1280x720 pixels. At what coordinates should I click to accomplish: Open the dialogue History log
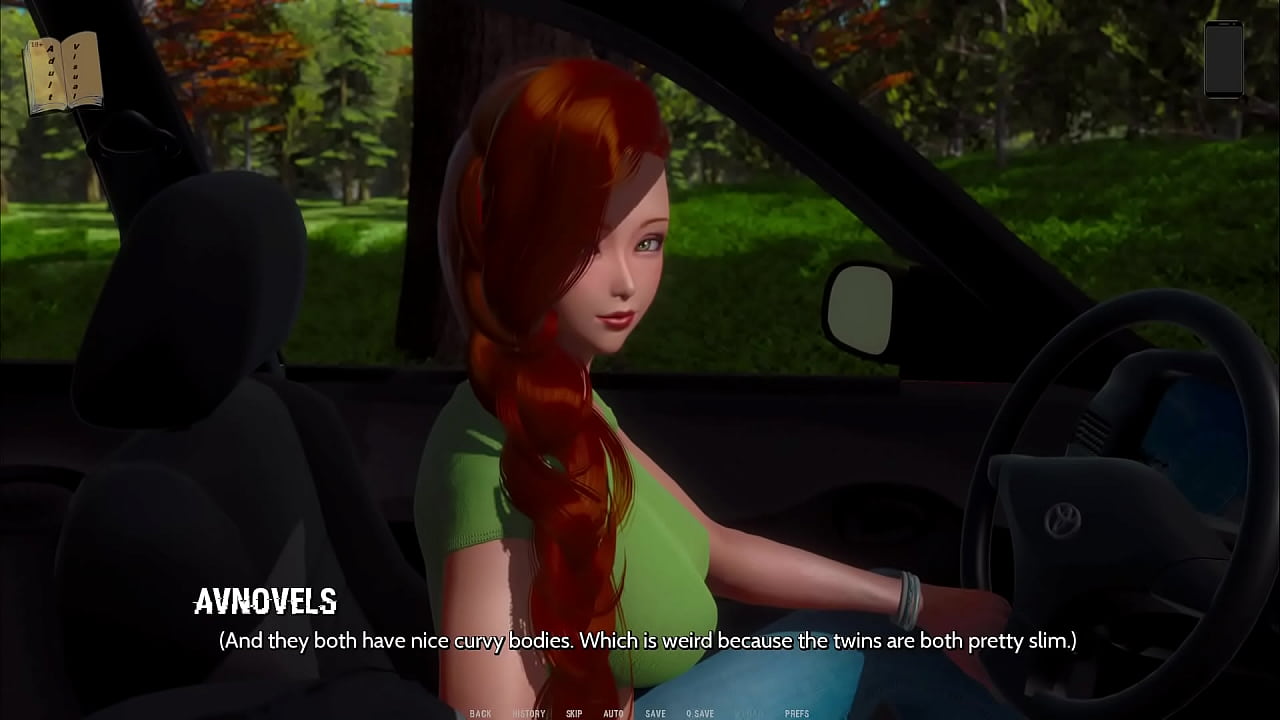pos(529,713)
